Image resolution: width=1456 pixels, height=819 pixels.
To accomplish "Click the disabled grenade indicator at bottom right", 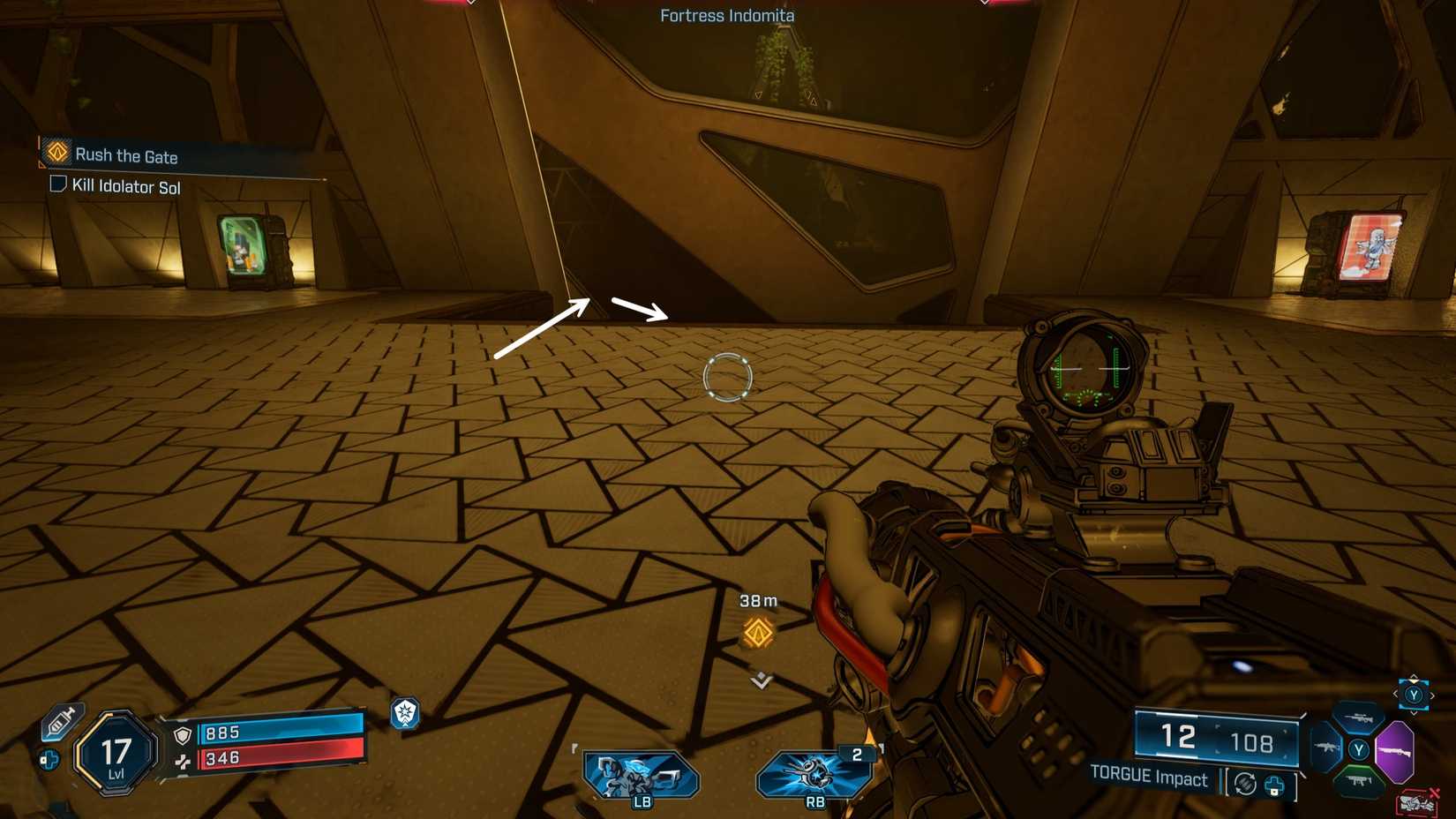I will pyautogui.click(x=1418, y=801).
